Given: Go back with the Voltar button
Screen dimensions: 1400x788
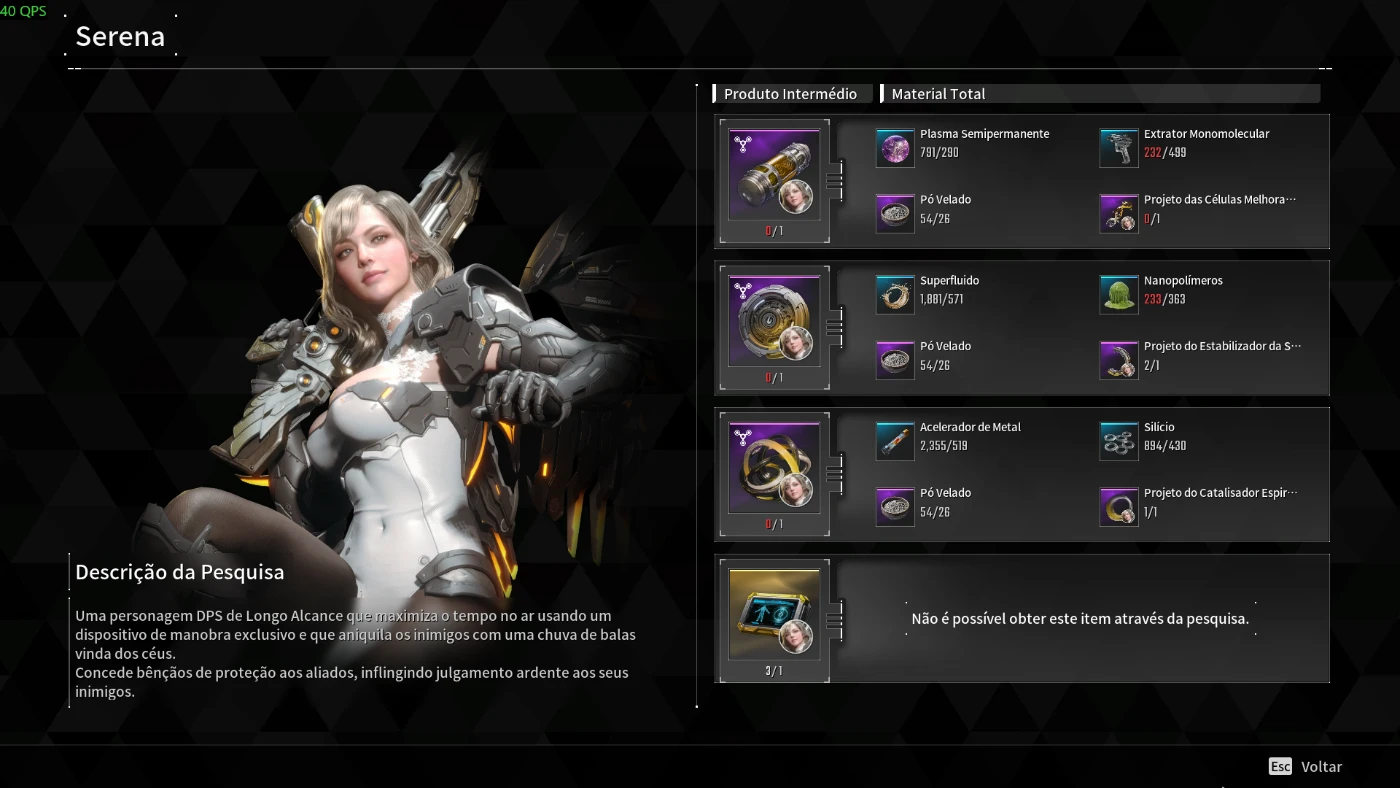Looking at the screenshot, I should 1307,767.
